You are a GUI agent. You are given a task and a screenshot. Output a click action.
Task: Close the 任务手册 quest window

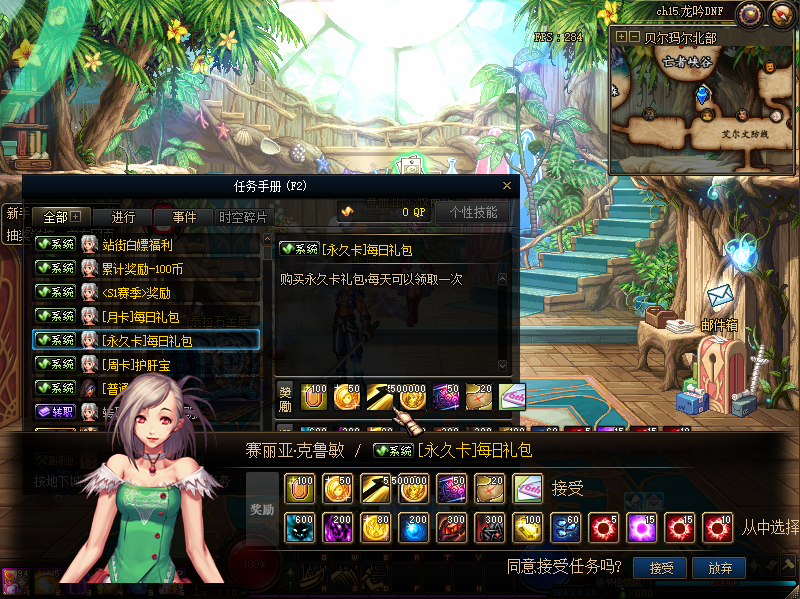[507, 185]
